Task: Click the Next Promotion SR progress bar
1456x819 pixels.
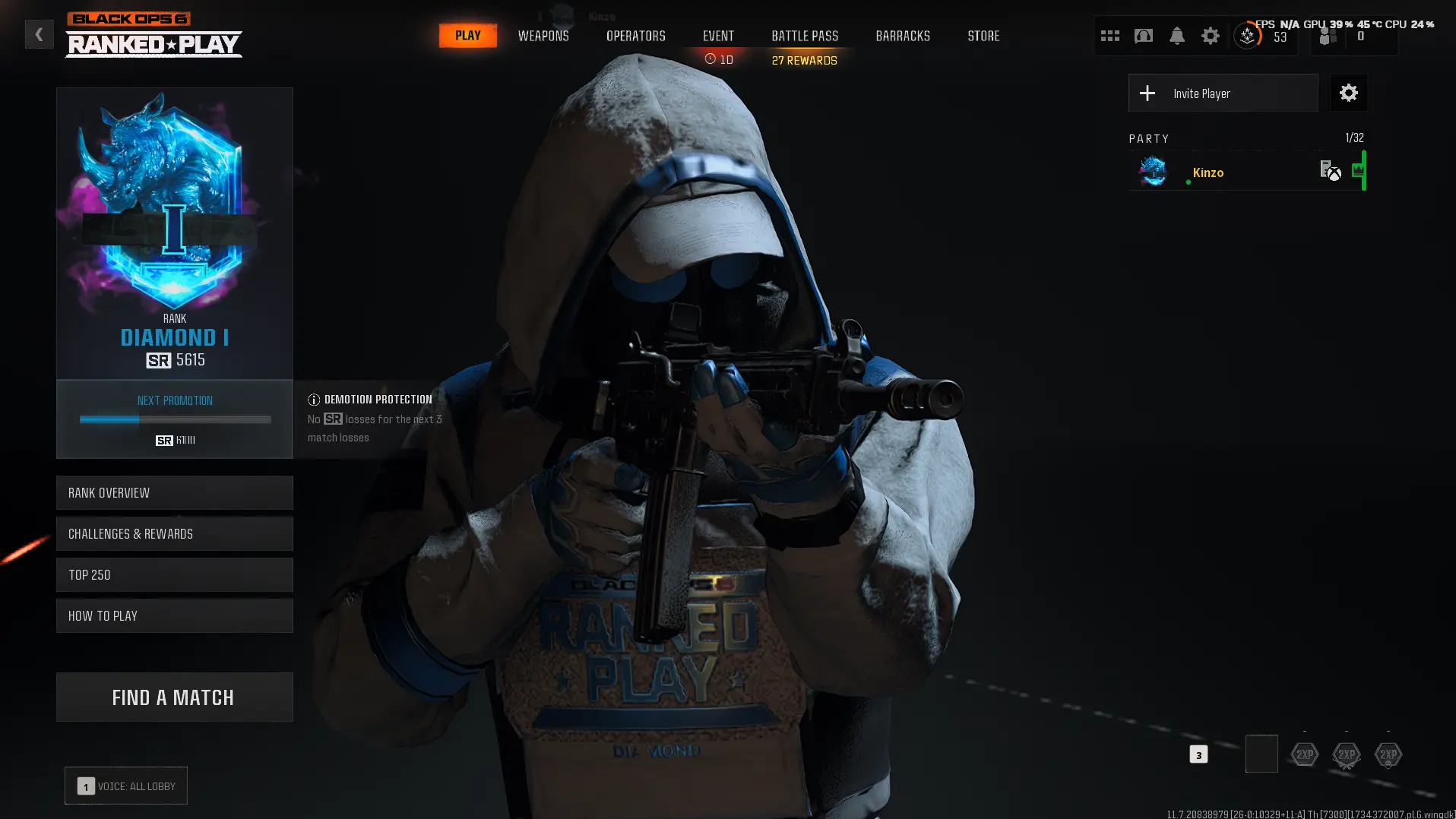Action: (x=174, y=419)
